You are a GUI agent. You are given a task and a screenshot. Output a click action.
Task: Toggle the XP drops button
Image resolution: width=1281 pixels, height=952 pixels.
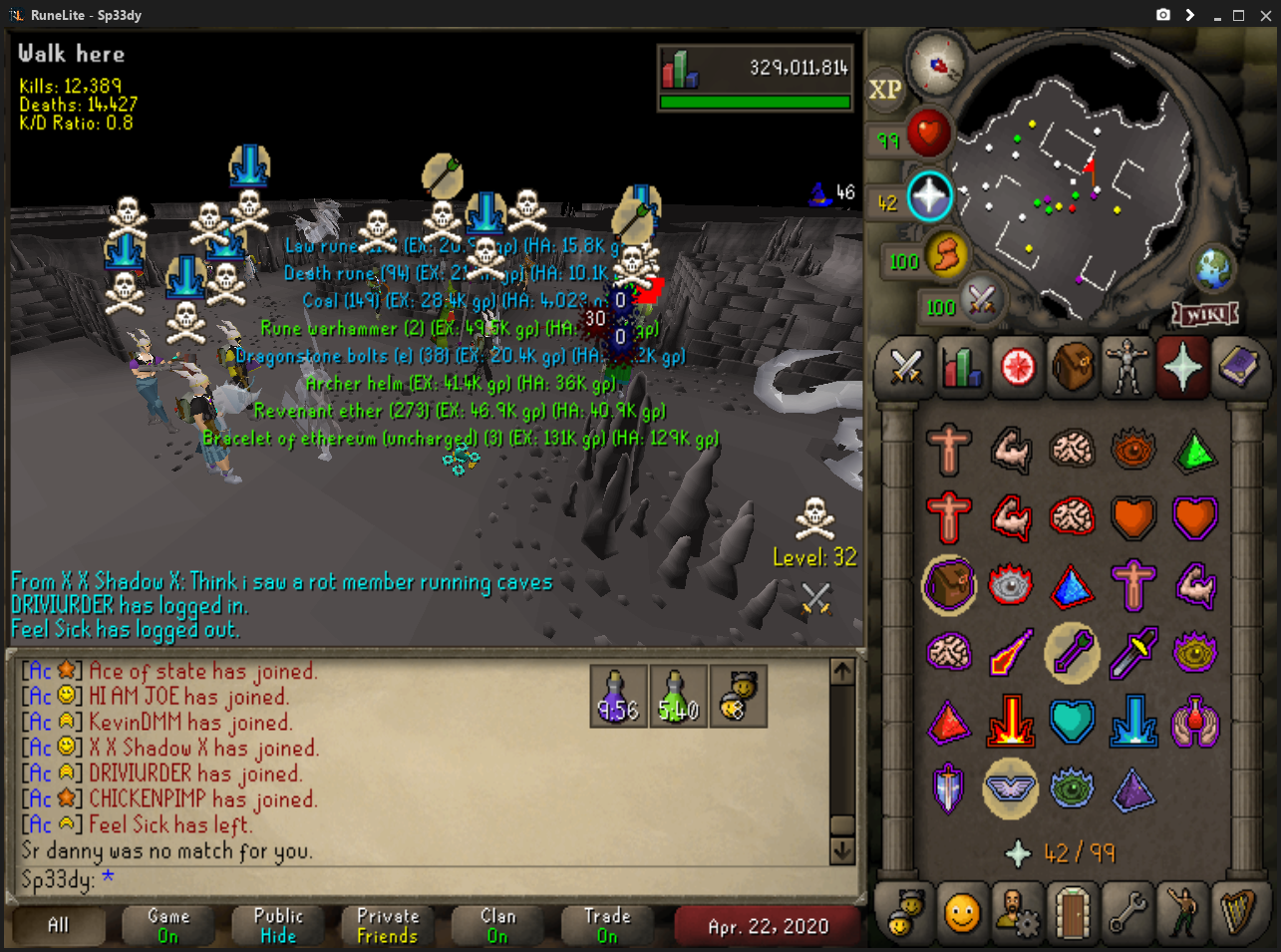[x=885, y=90]
